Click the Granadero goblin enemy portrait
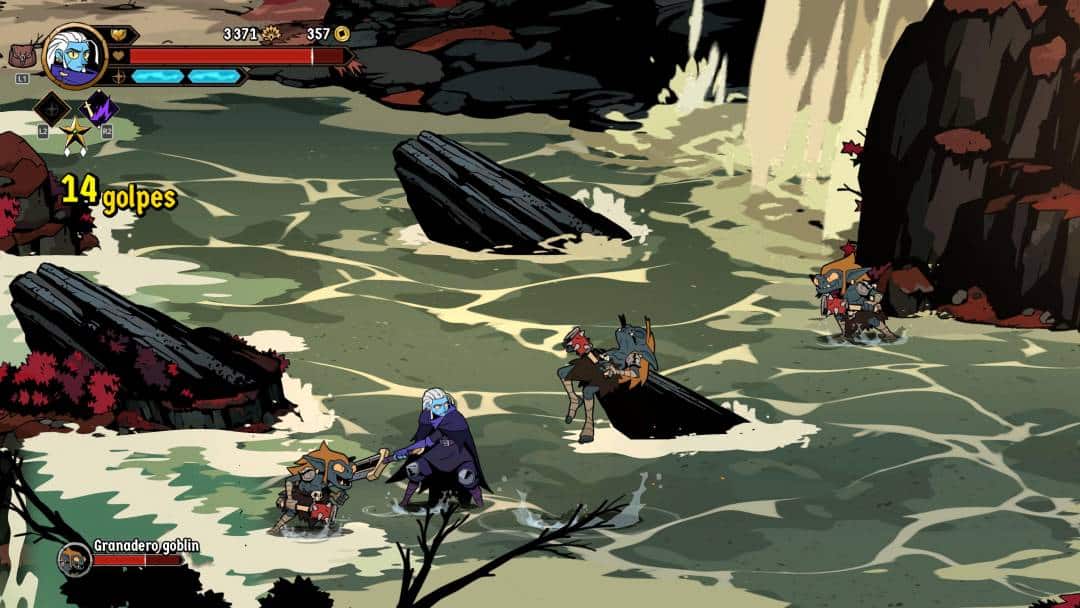This screenshot has height=608, width=1080. [x=74, y=559]
